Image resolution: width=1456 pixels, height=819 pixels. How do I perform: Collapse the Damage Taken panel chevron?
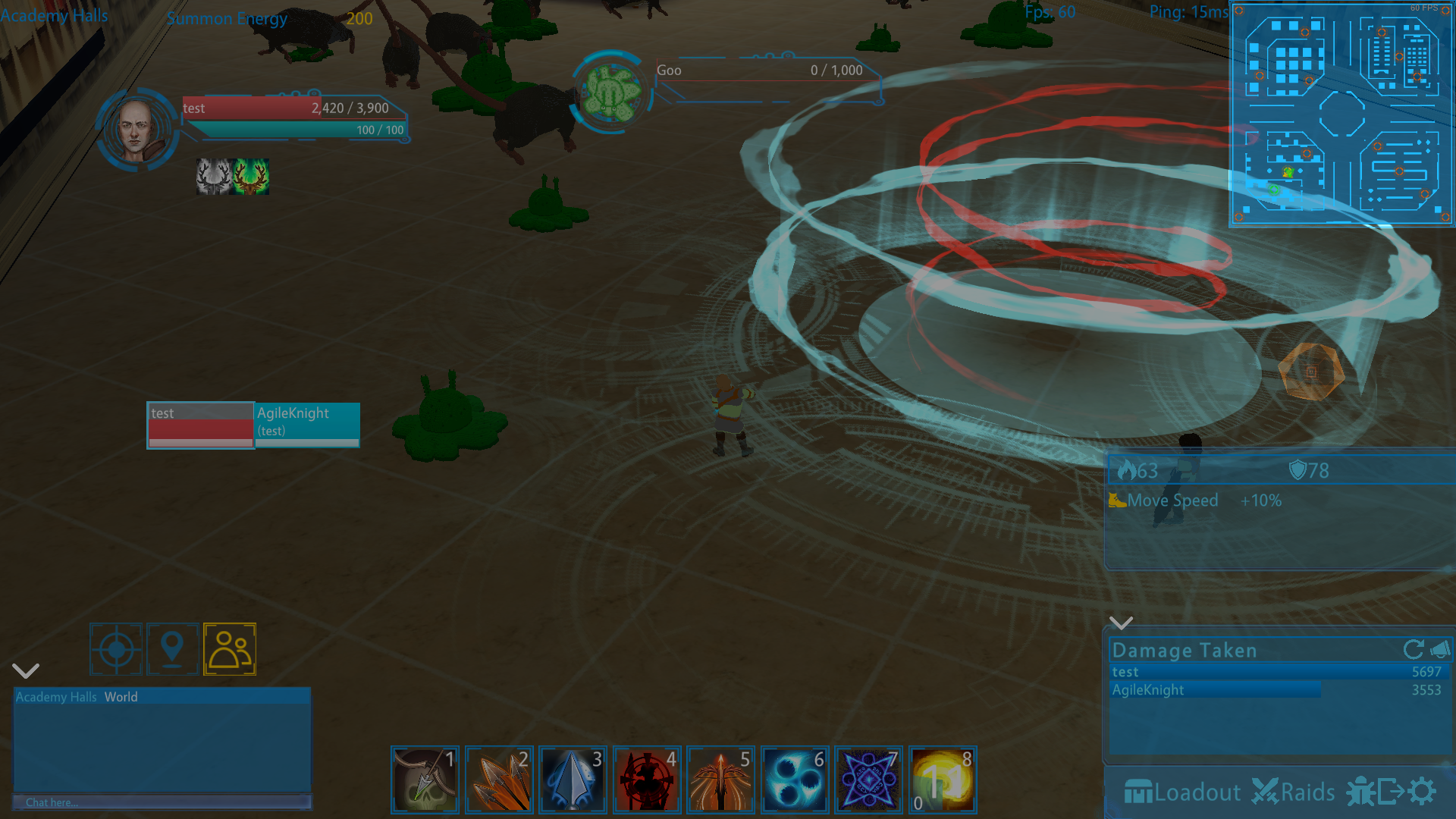pos(1121,623)
